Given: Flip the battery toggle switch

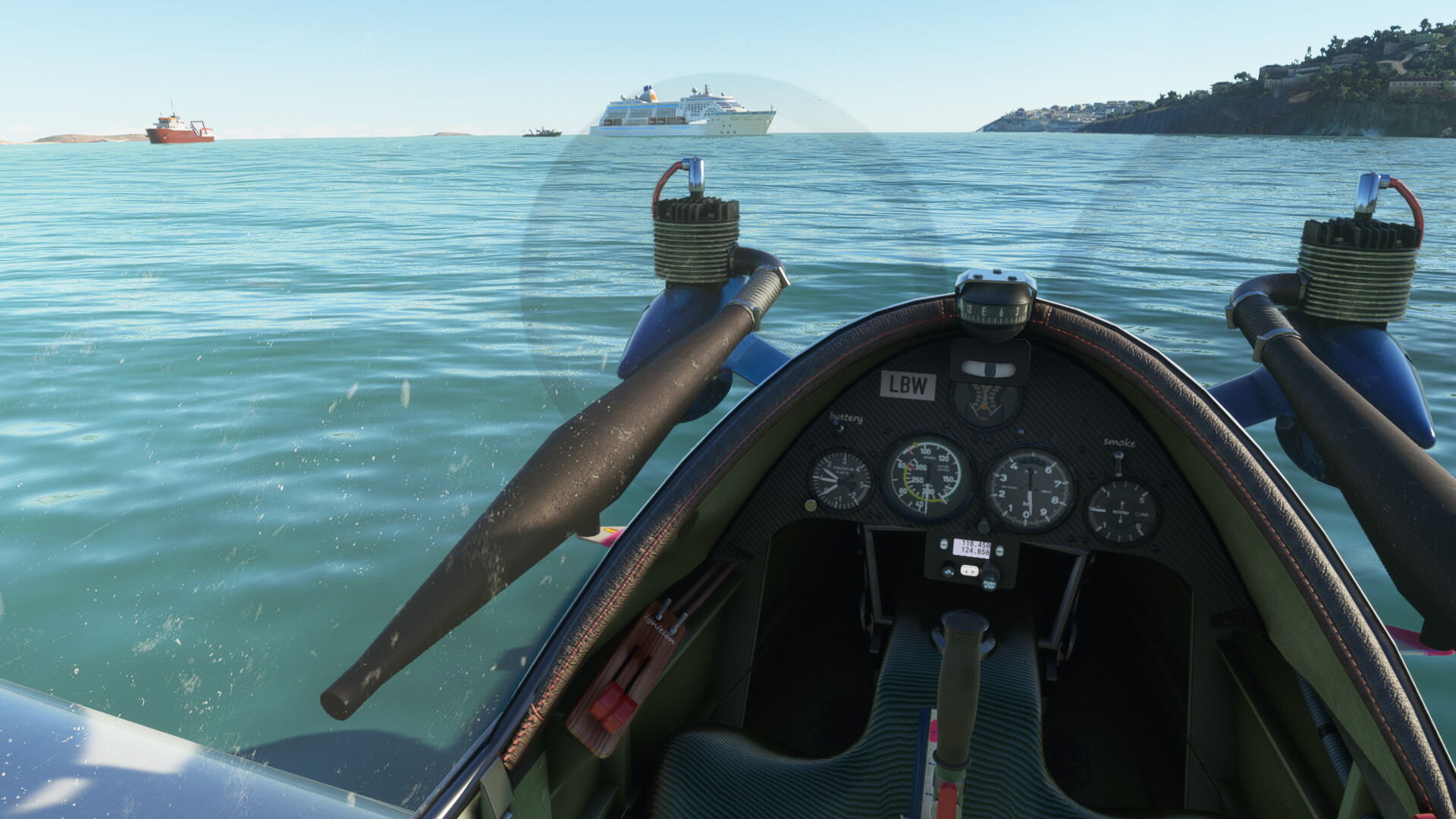Looking at the screenshot, I should (x=839, y=428).
